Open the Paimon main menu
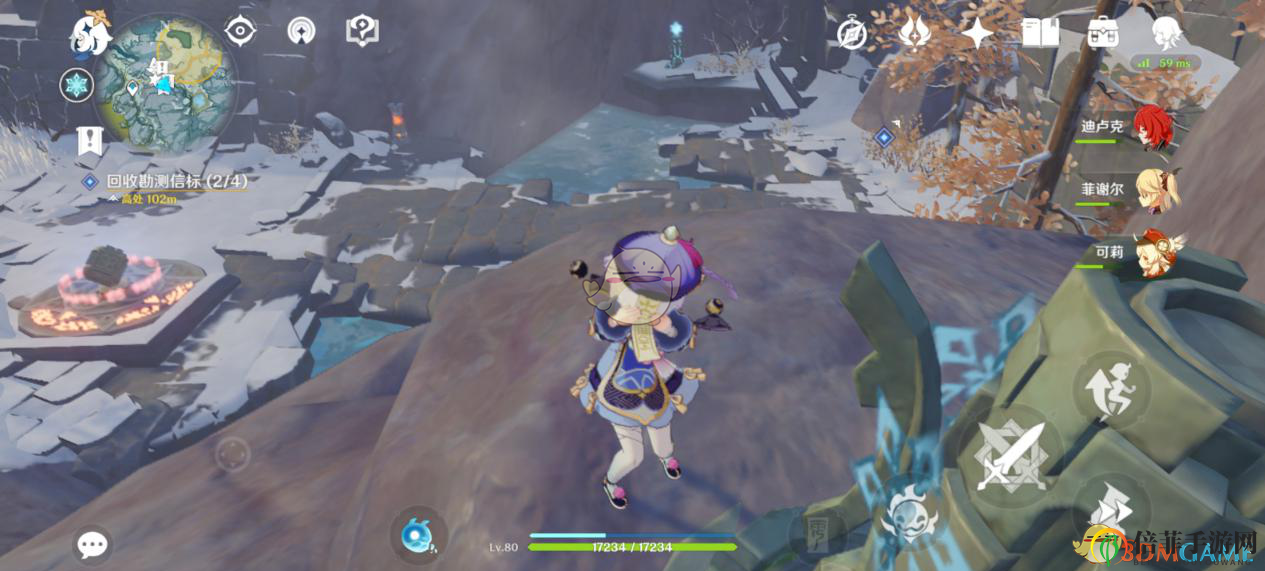The height and width of the screenshot is (571, 1265). point(88,36)
